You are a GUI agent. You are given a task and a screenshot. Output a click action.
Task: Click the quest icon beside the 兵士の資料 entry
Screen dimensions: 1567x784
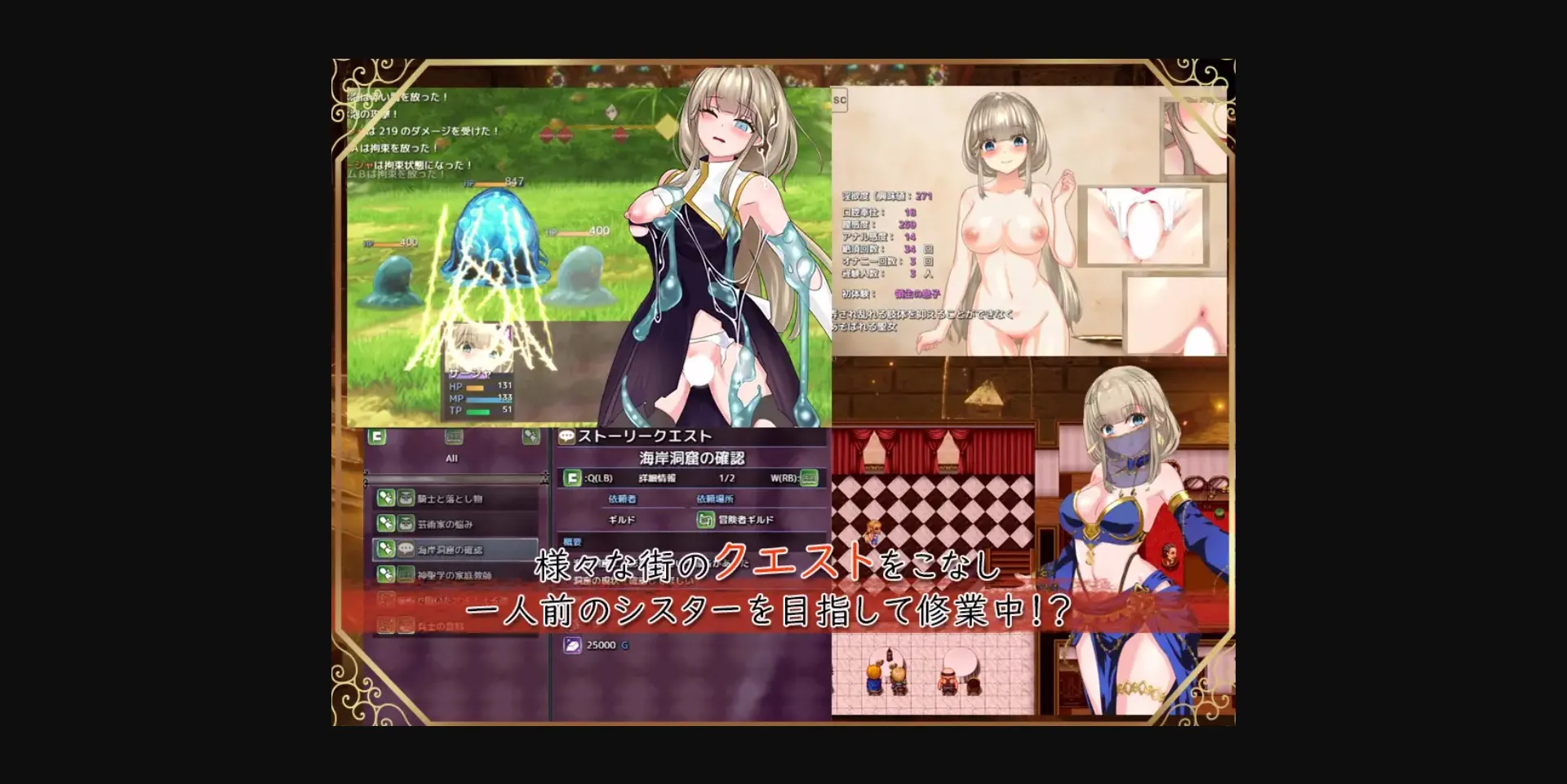coord(385,626)
